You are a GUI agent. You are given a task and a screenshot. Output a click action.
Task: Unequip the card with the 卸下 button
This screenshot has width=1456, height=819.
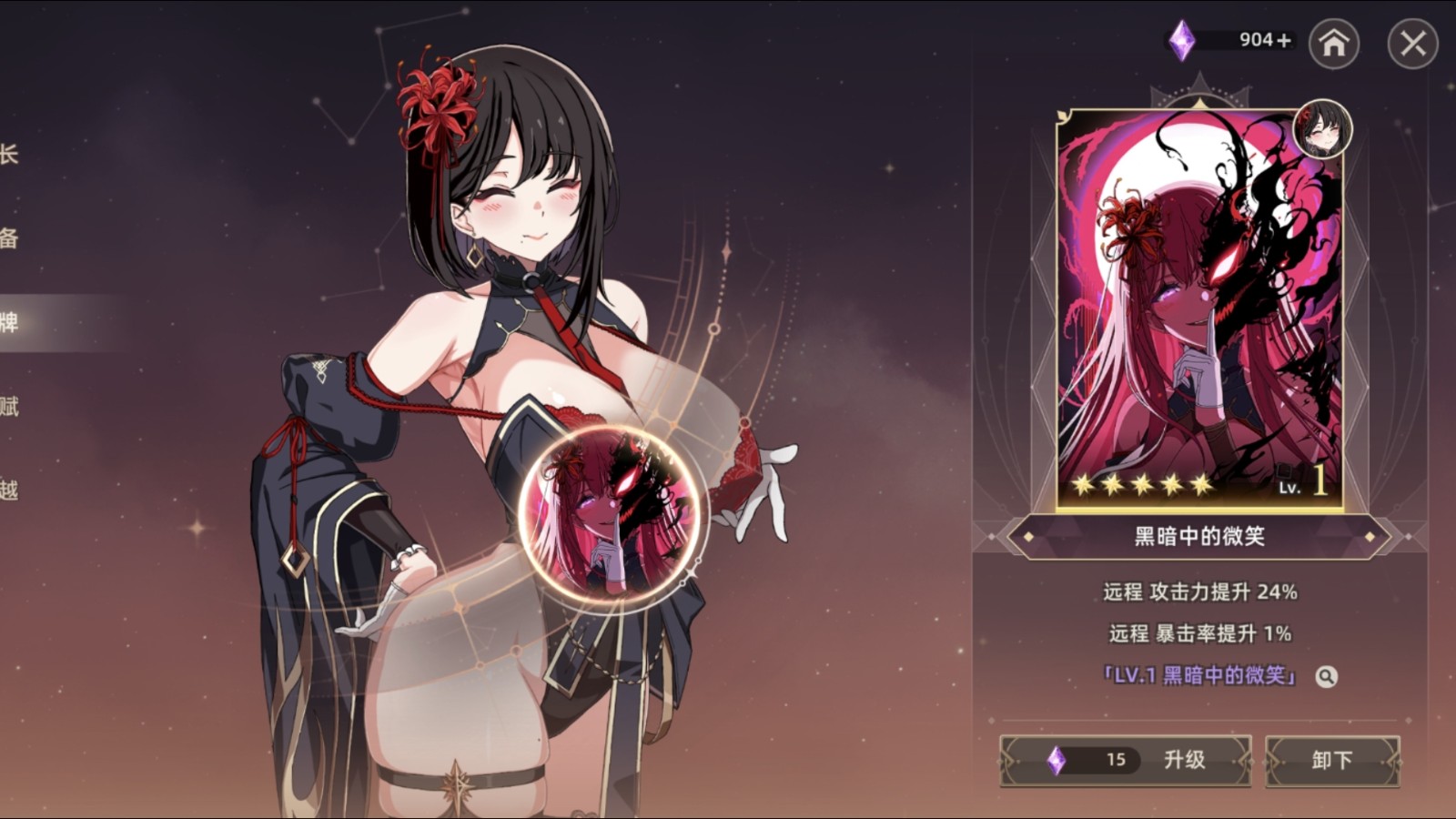tap(1332, 760)
